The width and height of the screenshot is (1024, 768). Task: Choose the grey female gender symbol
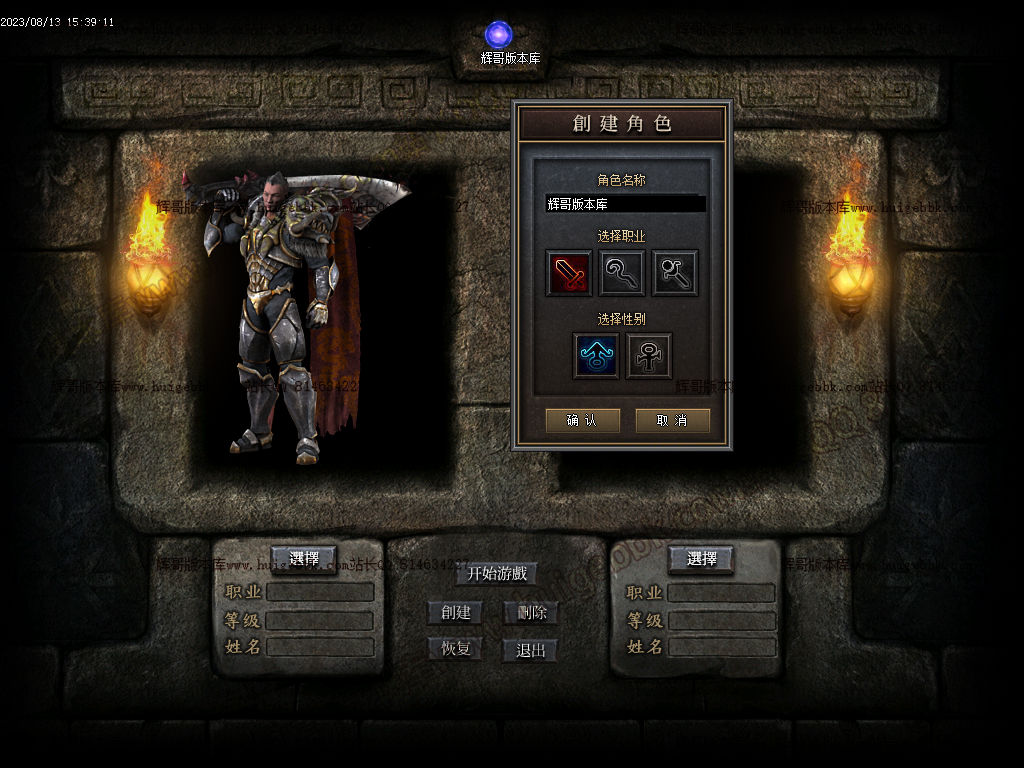pos(649,356)
